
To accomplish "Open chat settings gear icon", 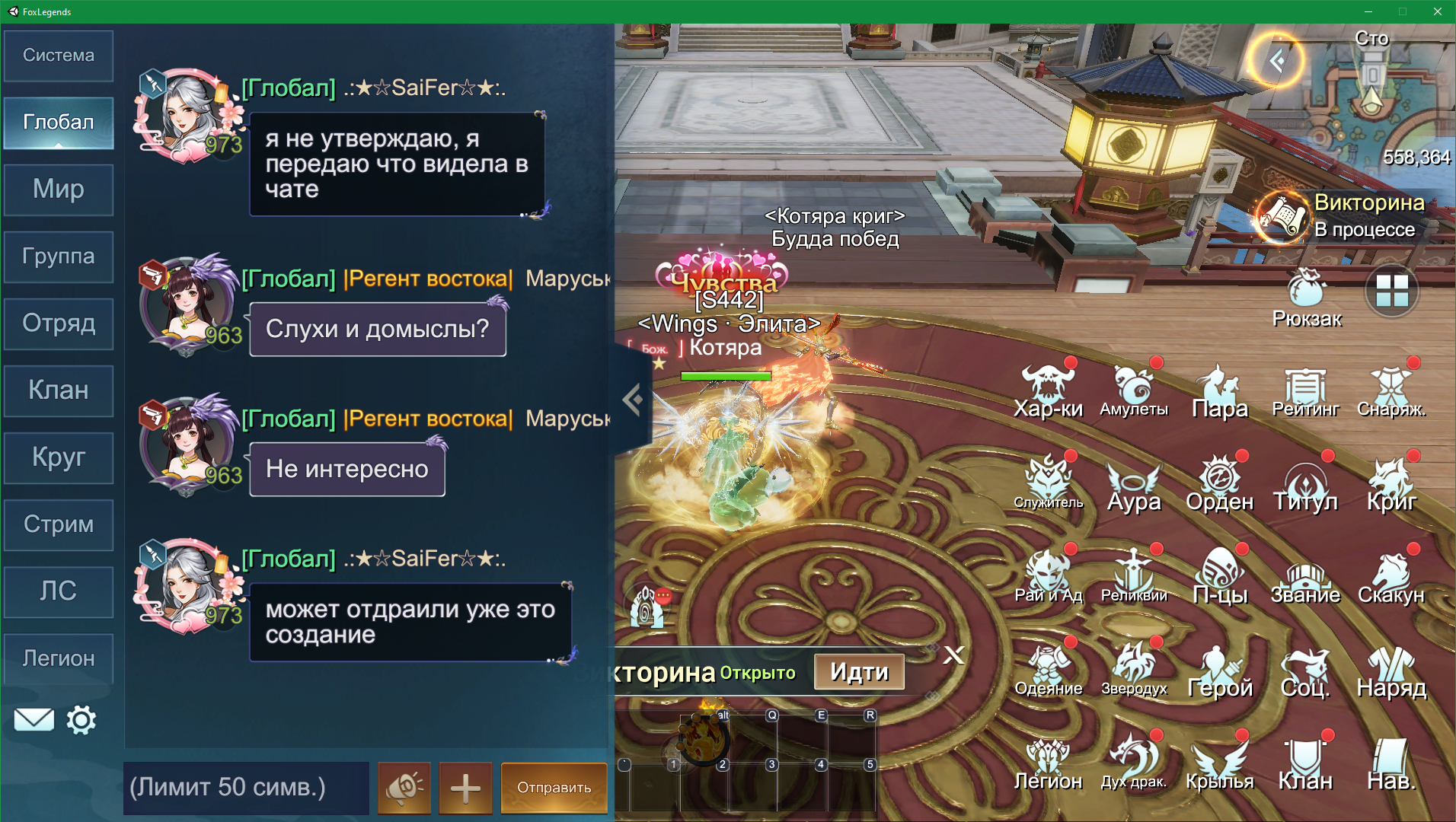I will [x=81, y=720].
